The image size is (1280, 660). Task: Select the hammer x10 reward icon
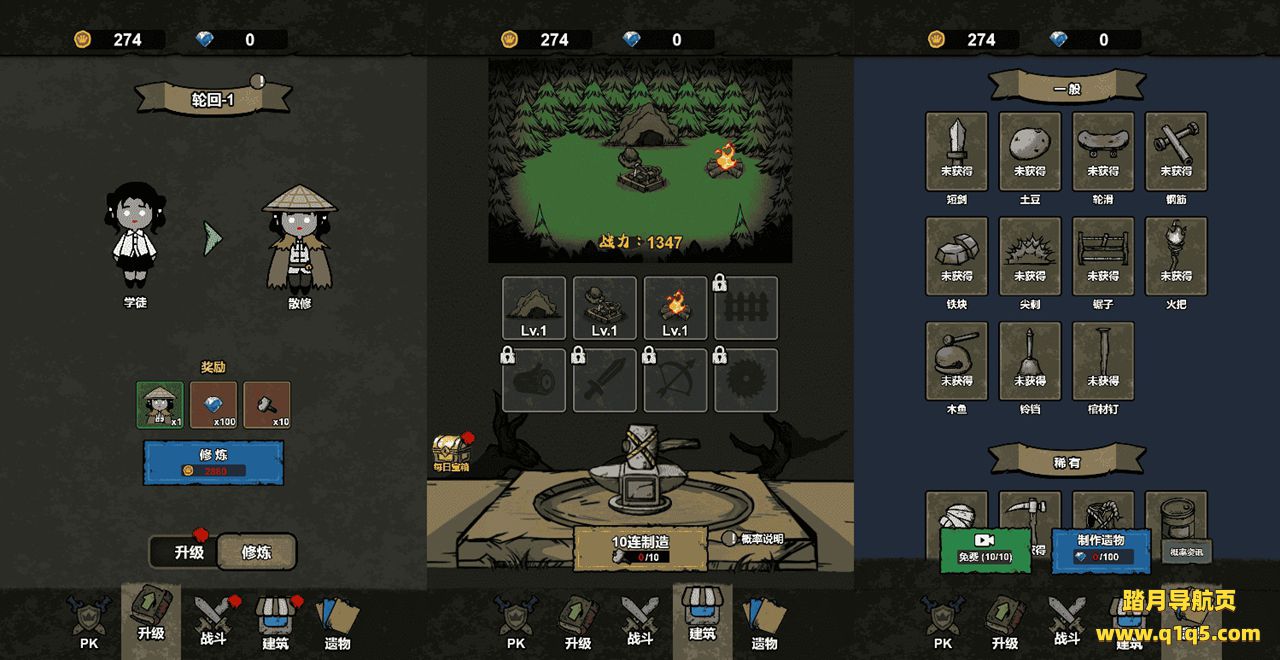267,405
